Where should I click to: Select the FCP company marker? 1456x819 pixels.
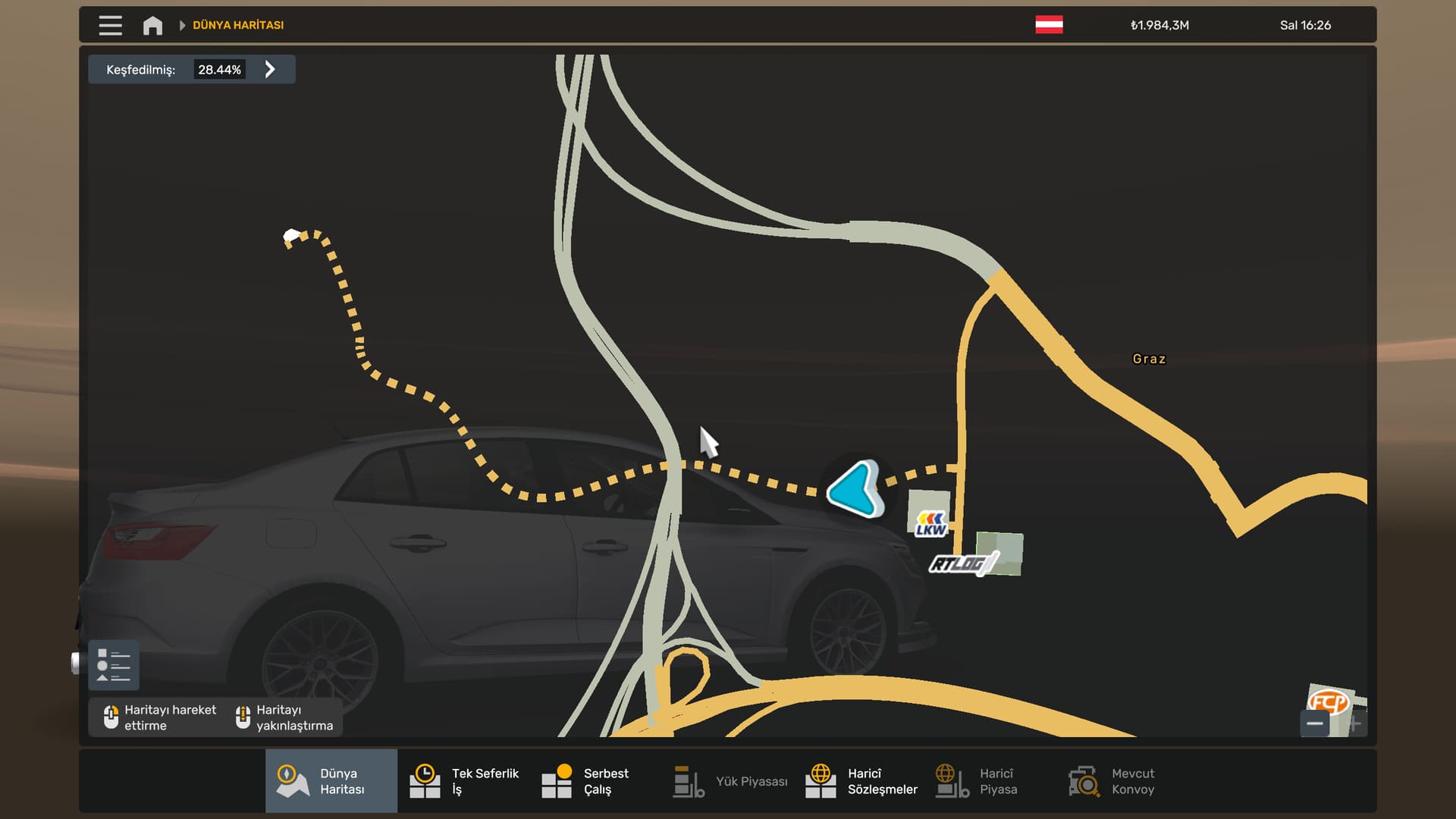[1328, 701]
